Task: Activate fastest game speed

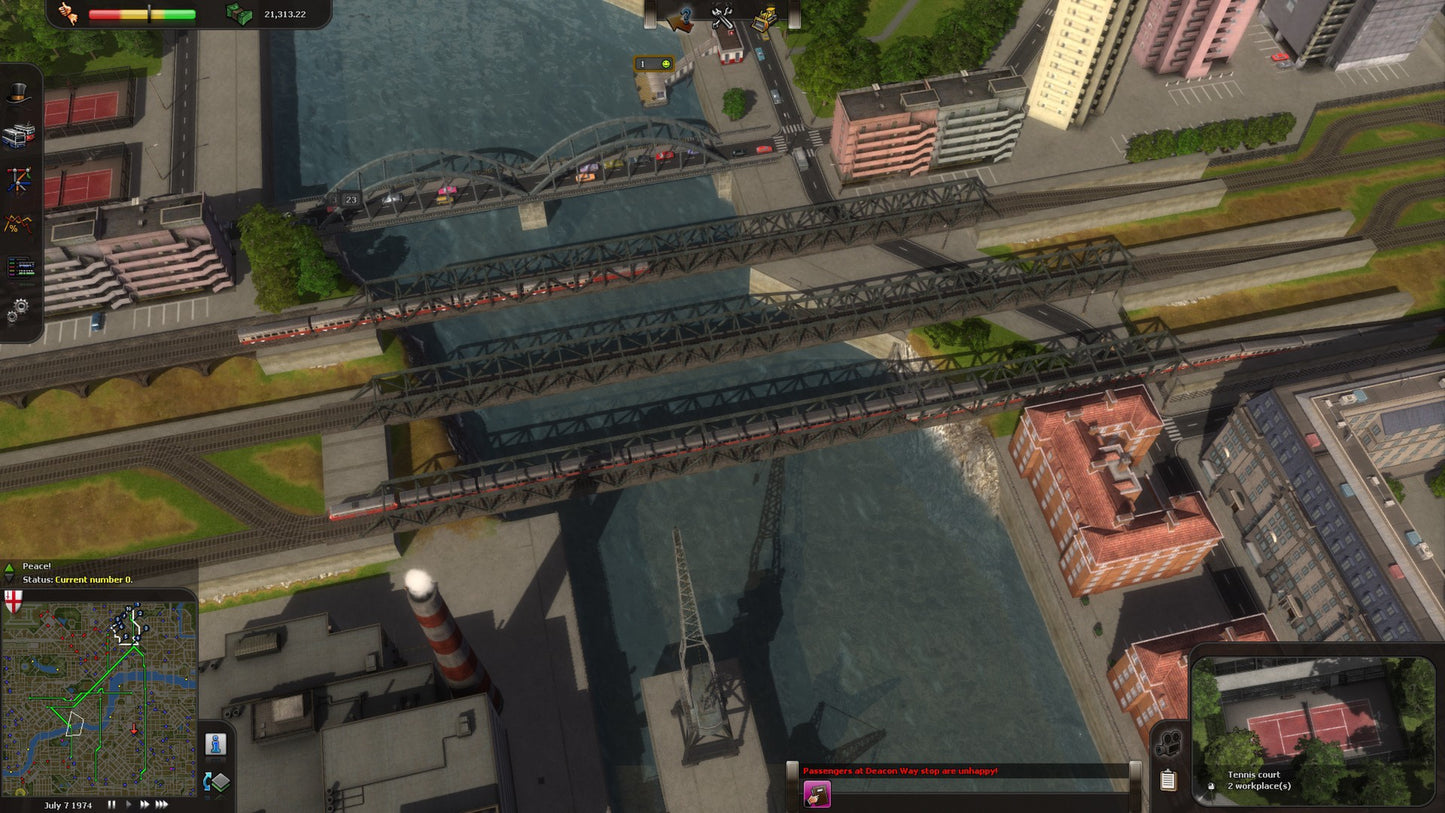Action: click(161, 803)
